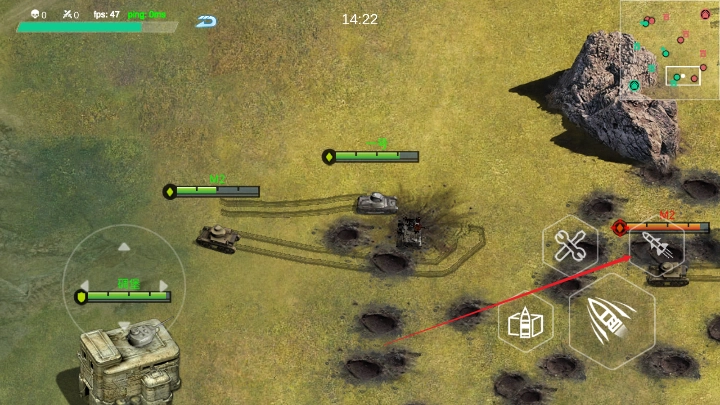Use the wrench repair ability
The width and height of the screenshot is (720, 405).
click(x=571, y=244)
